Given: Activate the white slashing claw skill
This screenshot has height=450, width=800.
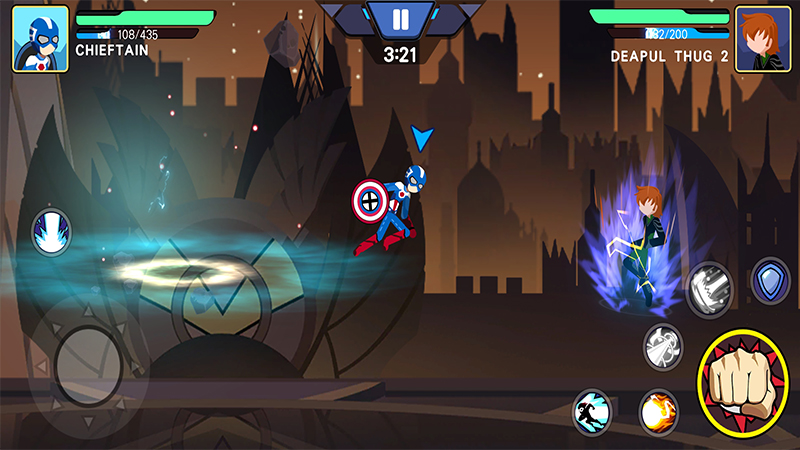Looking at the screenshot, I should pos(710,288).
